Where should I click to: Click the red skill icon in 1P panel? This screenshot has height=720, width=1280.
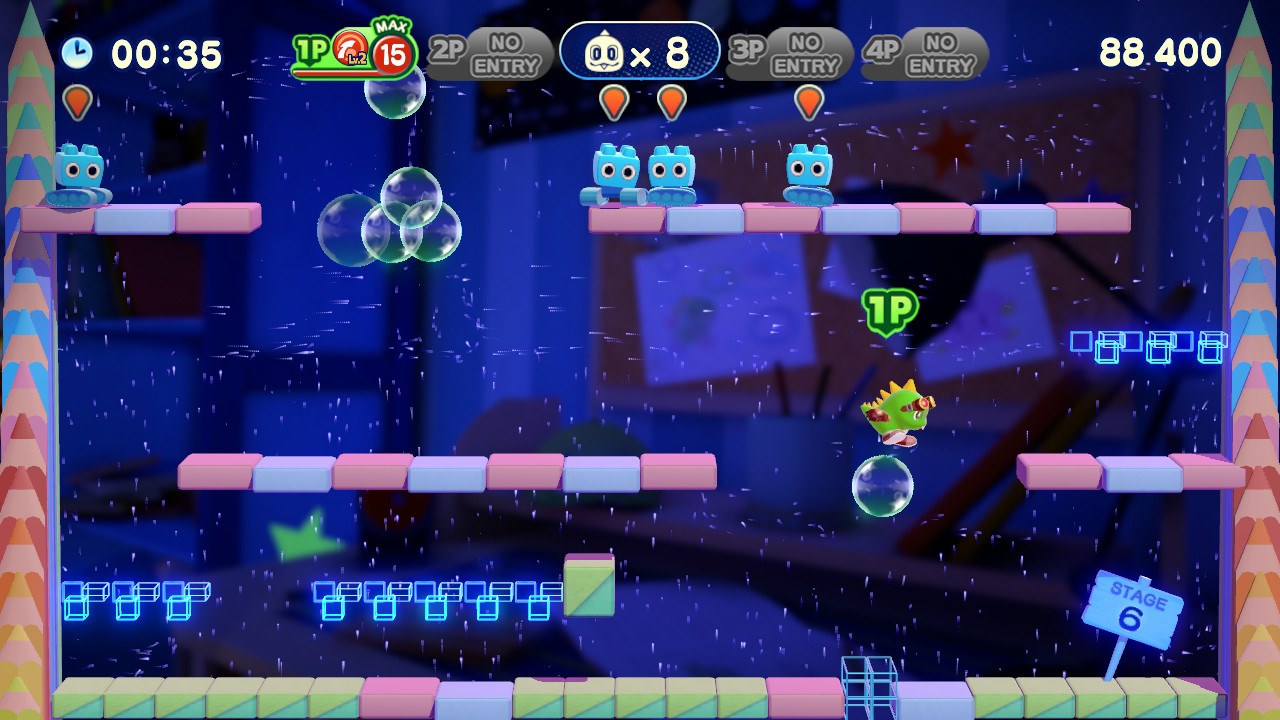click(349, 49)
